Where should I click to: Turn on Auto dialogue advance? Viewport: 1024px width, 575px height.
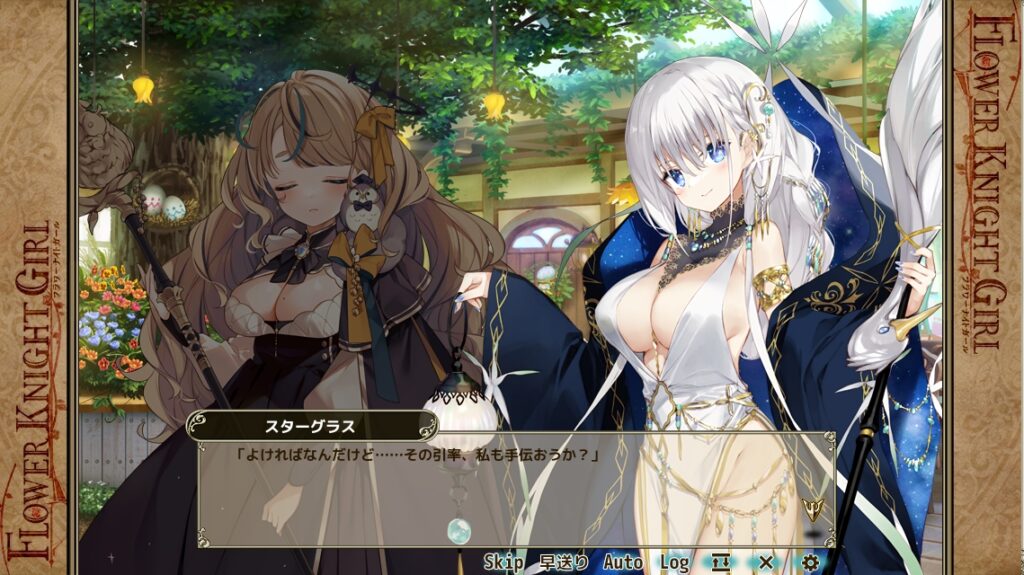[623, 562]
